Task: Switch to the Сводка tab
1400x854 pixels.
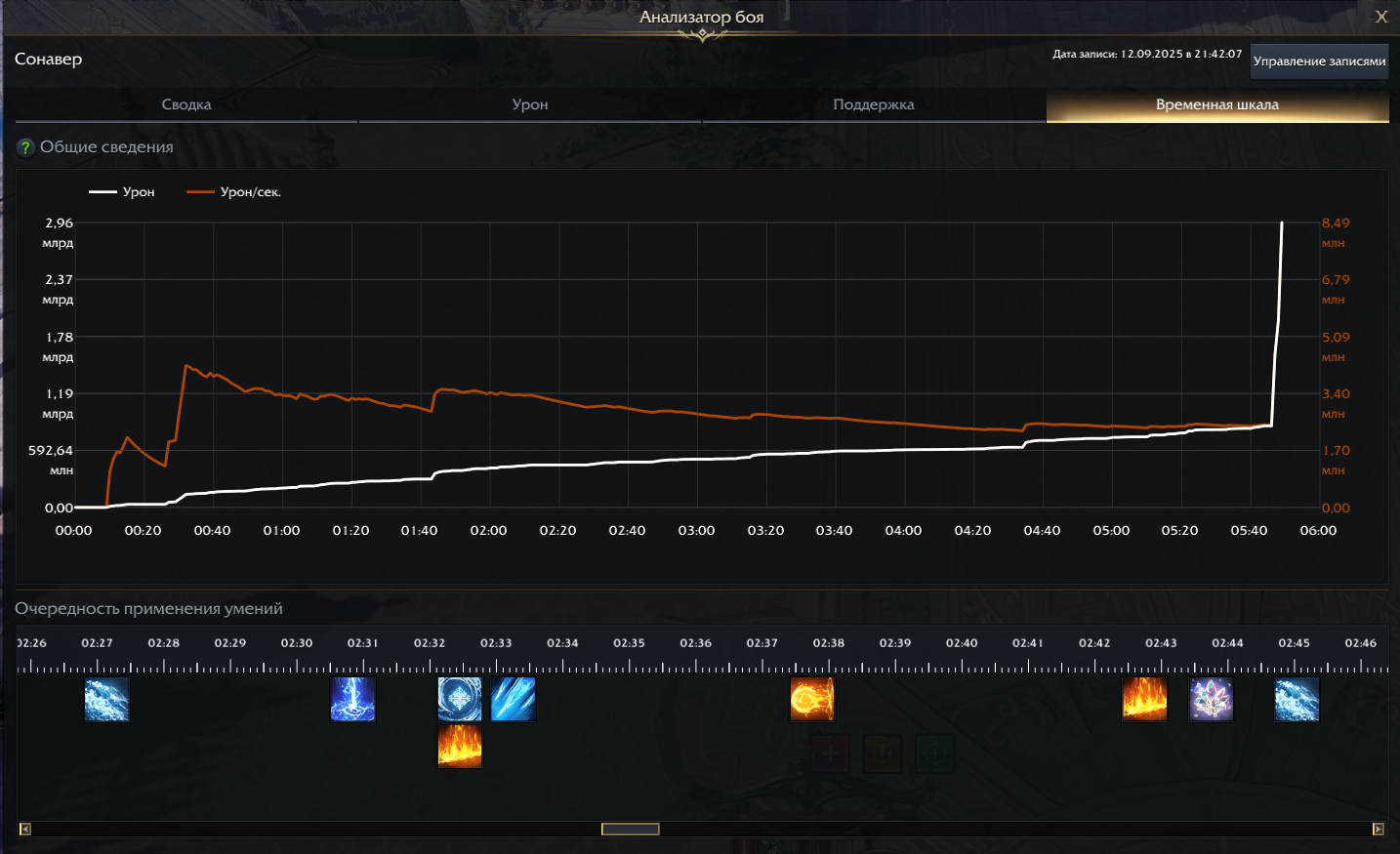Action: tap(185, 104)
